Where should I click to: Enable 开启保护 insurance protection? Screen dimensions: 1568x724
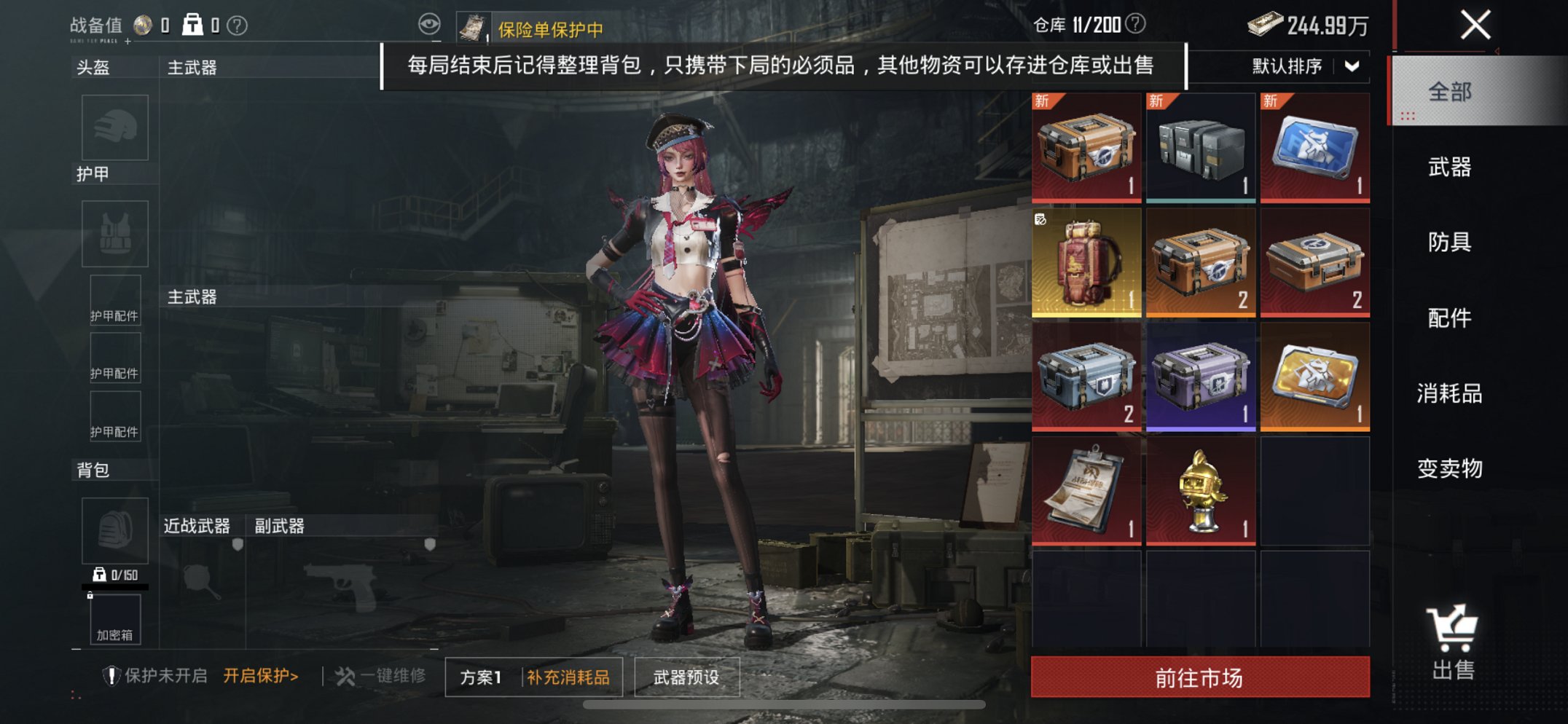tap(259, 674)
